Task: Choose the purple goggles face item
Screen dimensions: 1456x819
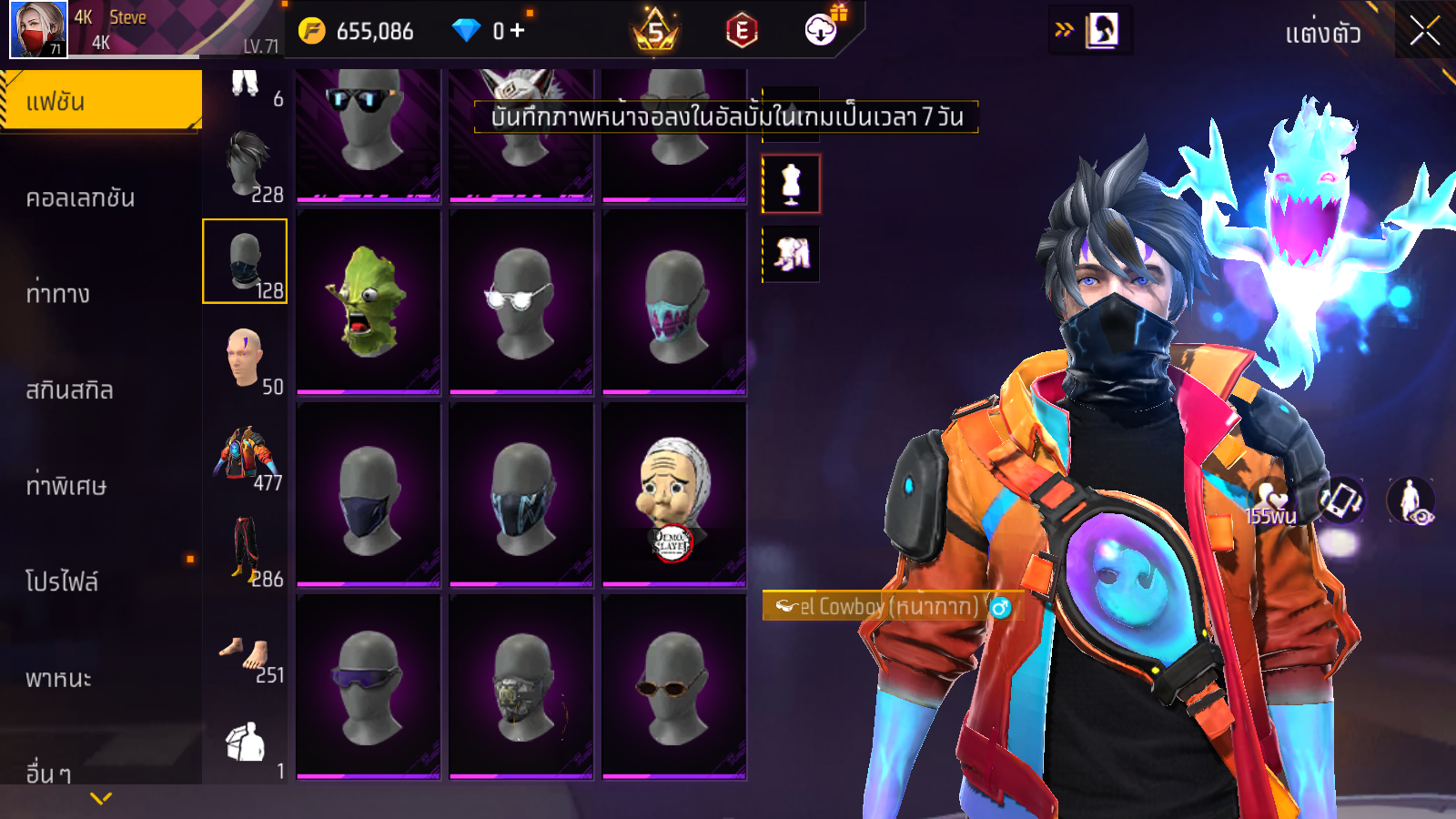Action: 369,687
